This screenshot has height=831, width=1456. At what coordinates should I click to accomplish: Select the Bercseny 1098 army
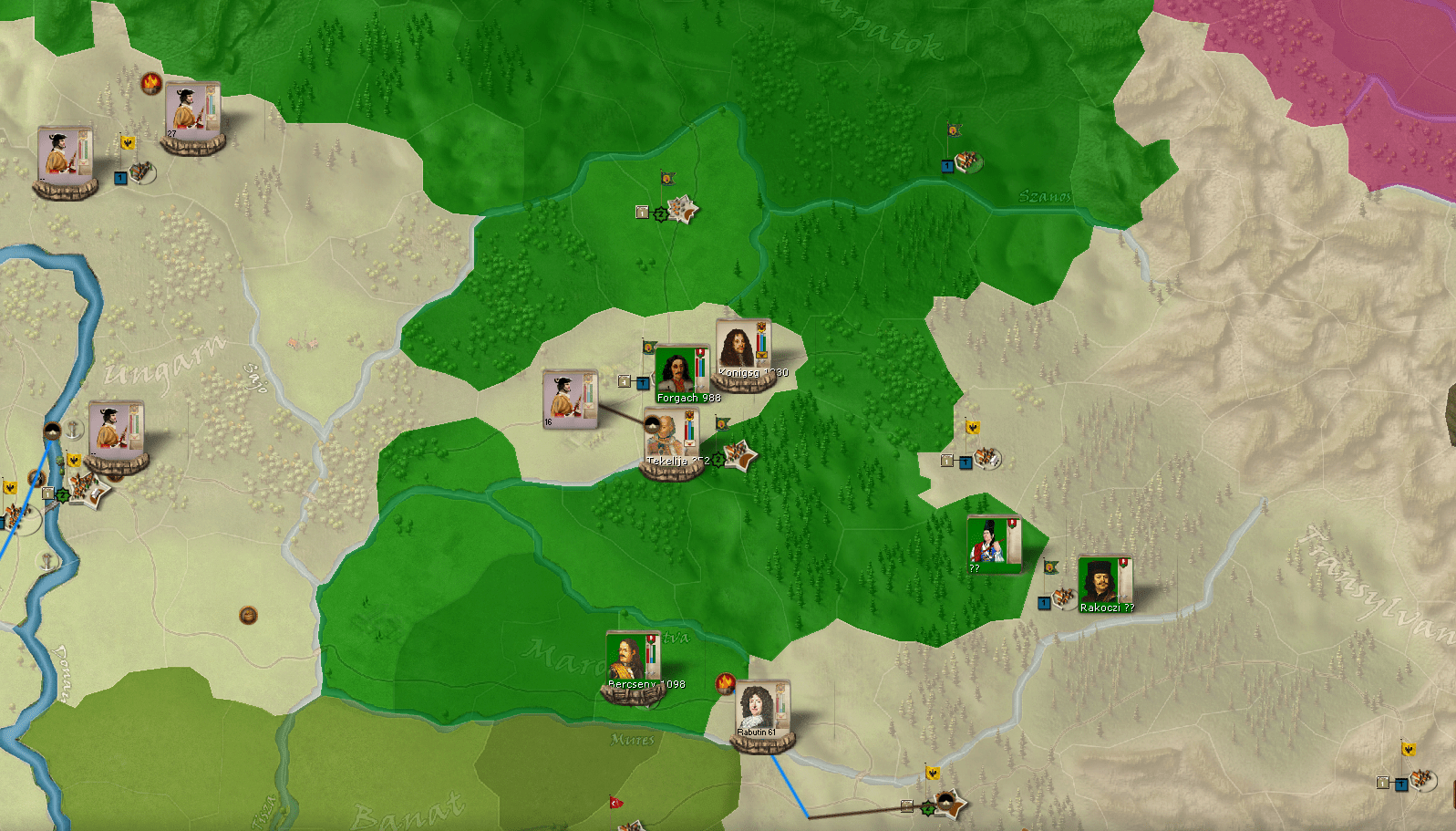click(x=632, y=661)
